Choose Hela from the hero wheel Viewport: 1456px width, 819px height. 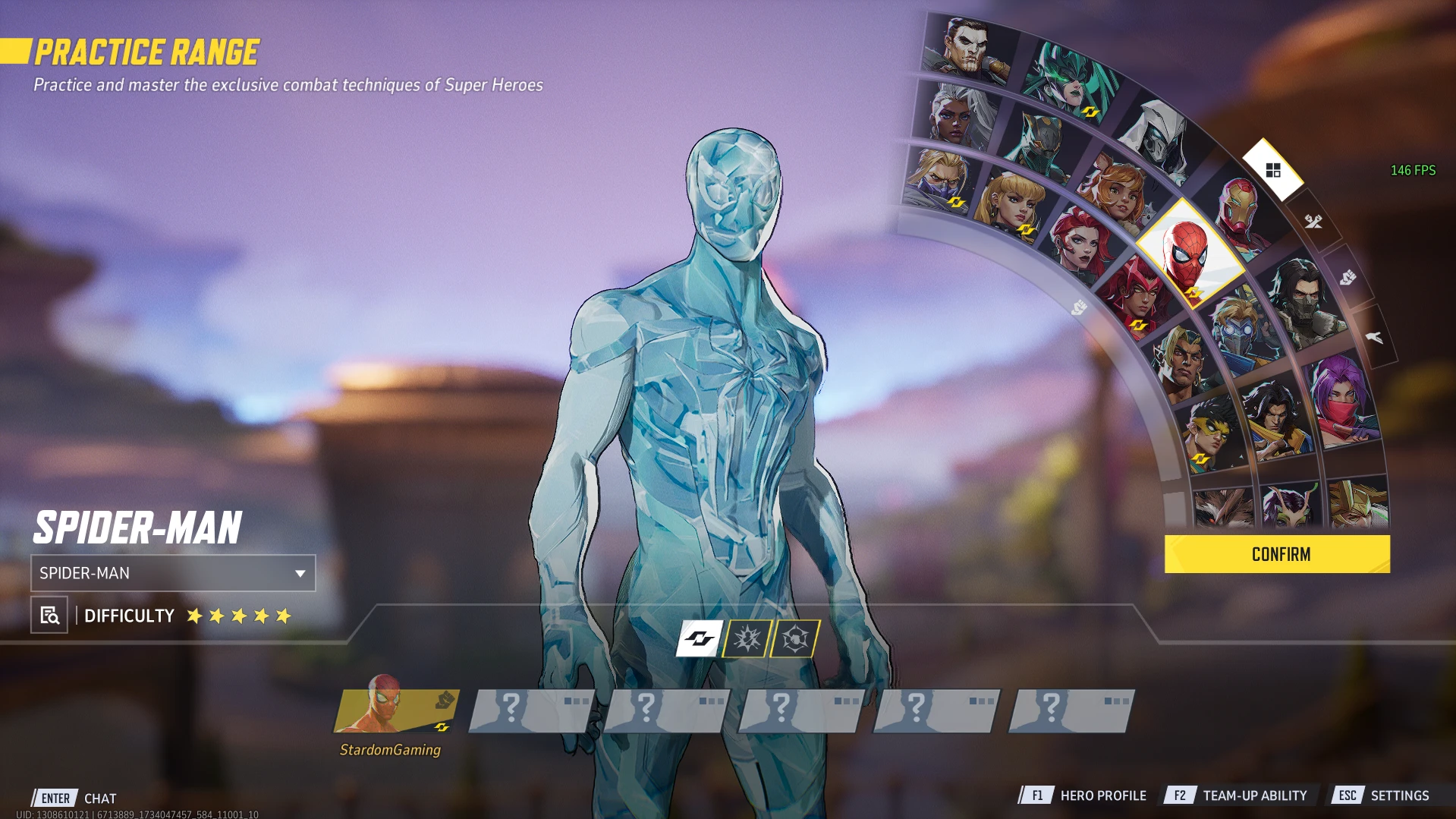click(1071, 81)
